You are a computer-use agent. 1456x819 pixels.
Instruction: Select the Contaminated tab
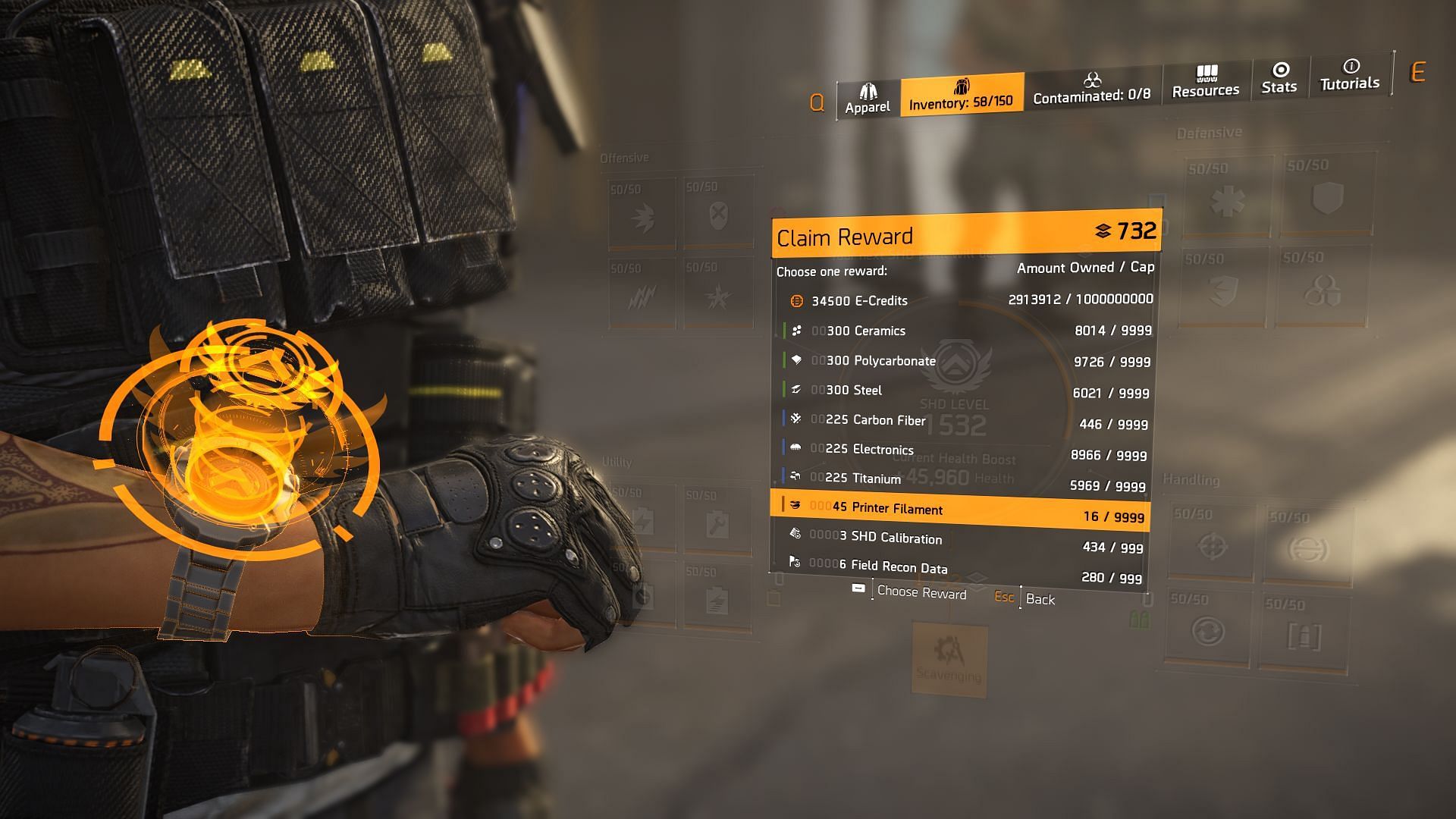pos(1091,88)
